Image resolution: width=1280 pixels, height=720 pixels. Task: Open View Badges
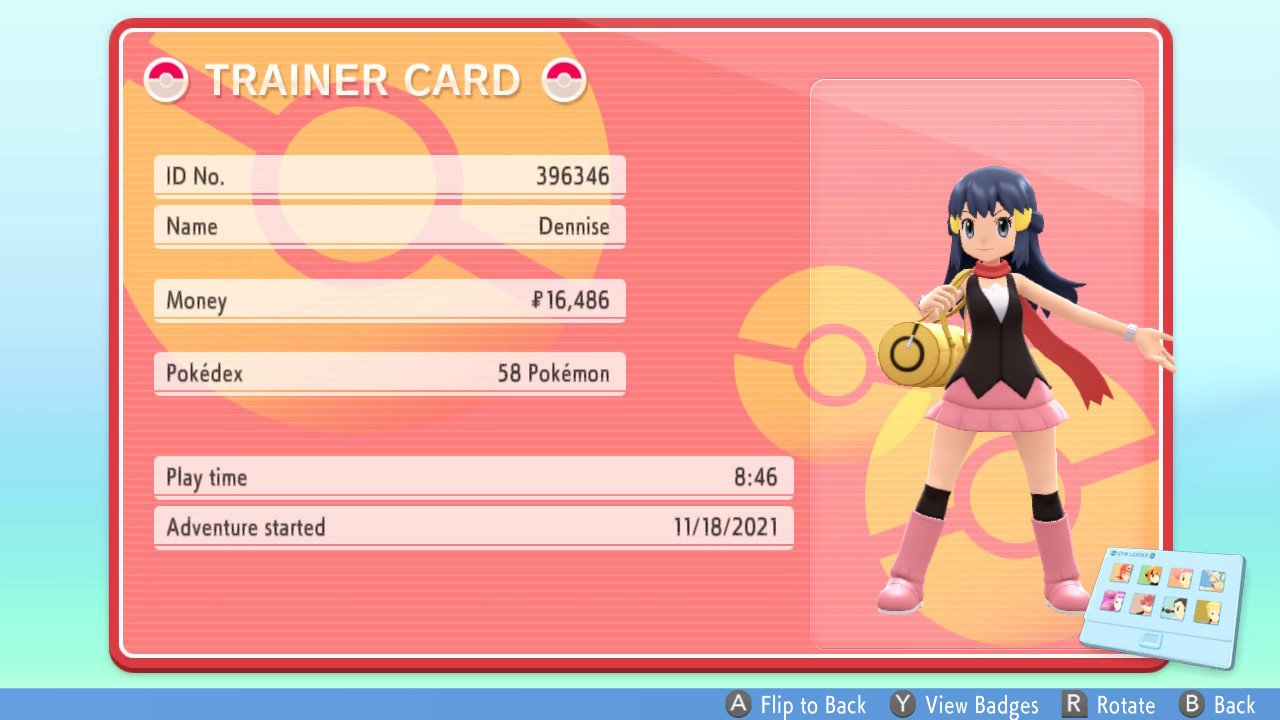(981, 704)
